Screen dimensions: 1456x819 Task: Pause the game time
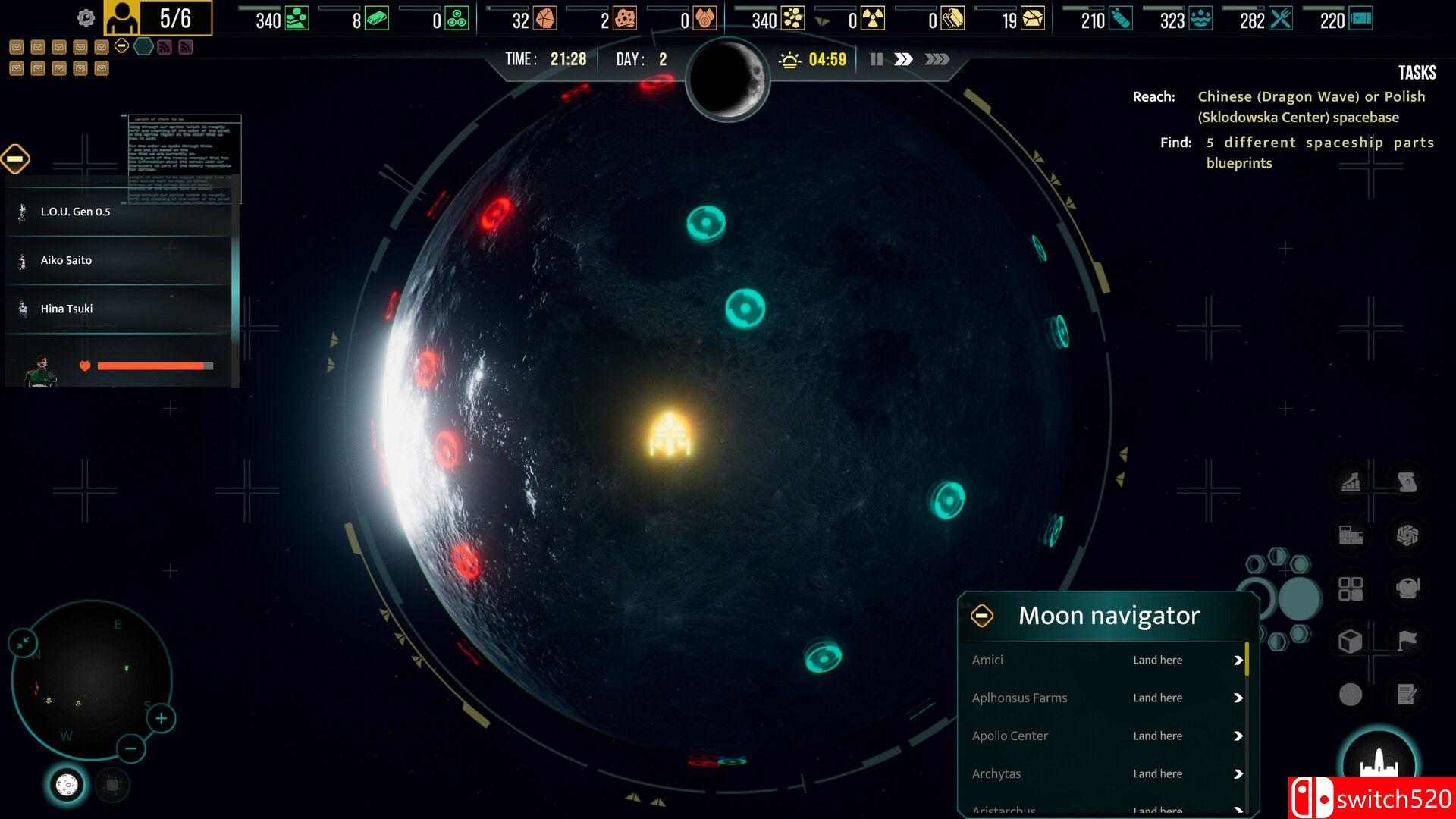876,59
